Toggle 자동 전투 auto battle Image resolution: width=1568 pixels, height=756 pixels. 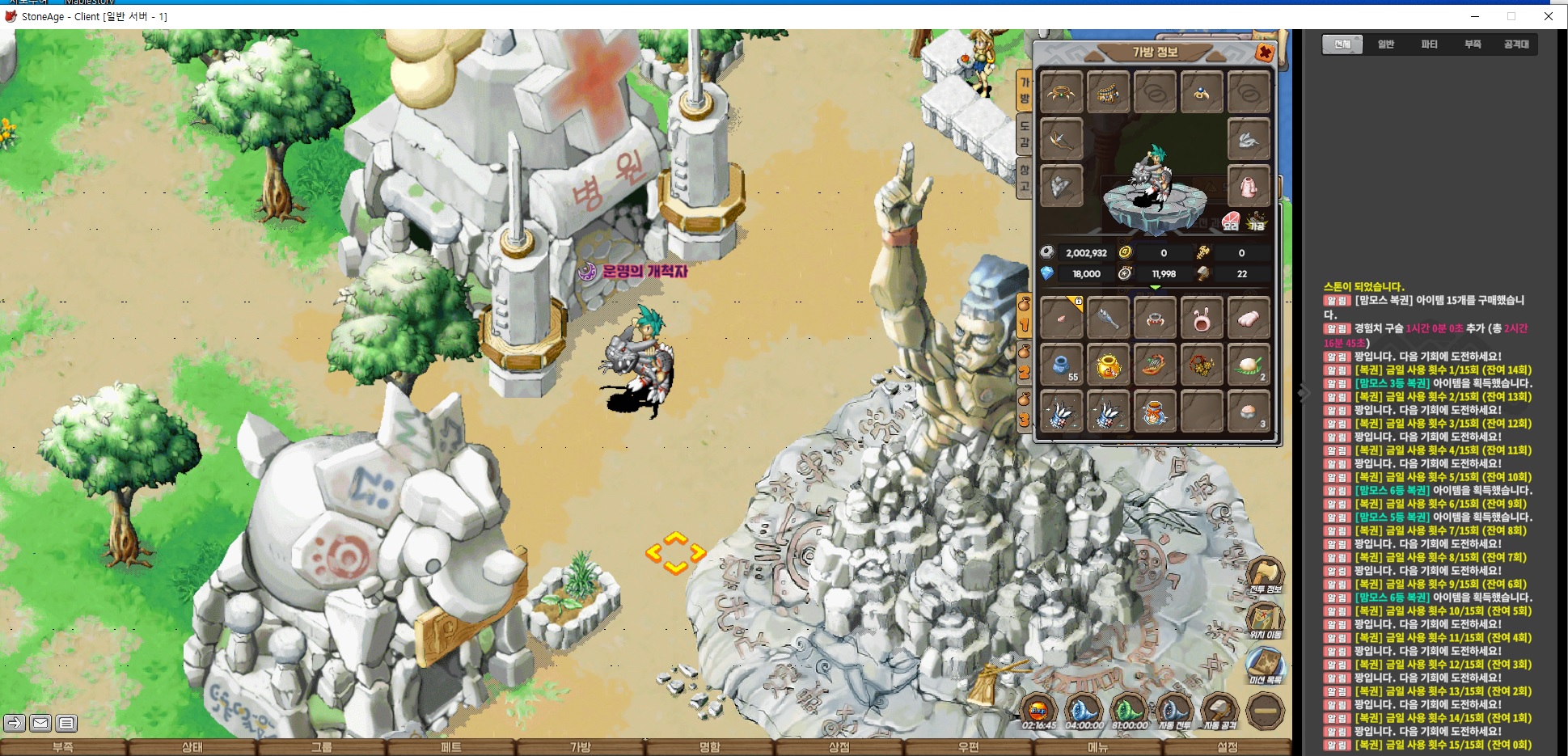(x=1174, y=712)
